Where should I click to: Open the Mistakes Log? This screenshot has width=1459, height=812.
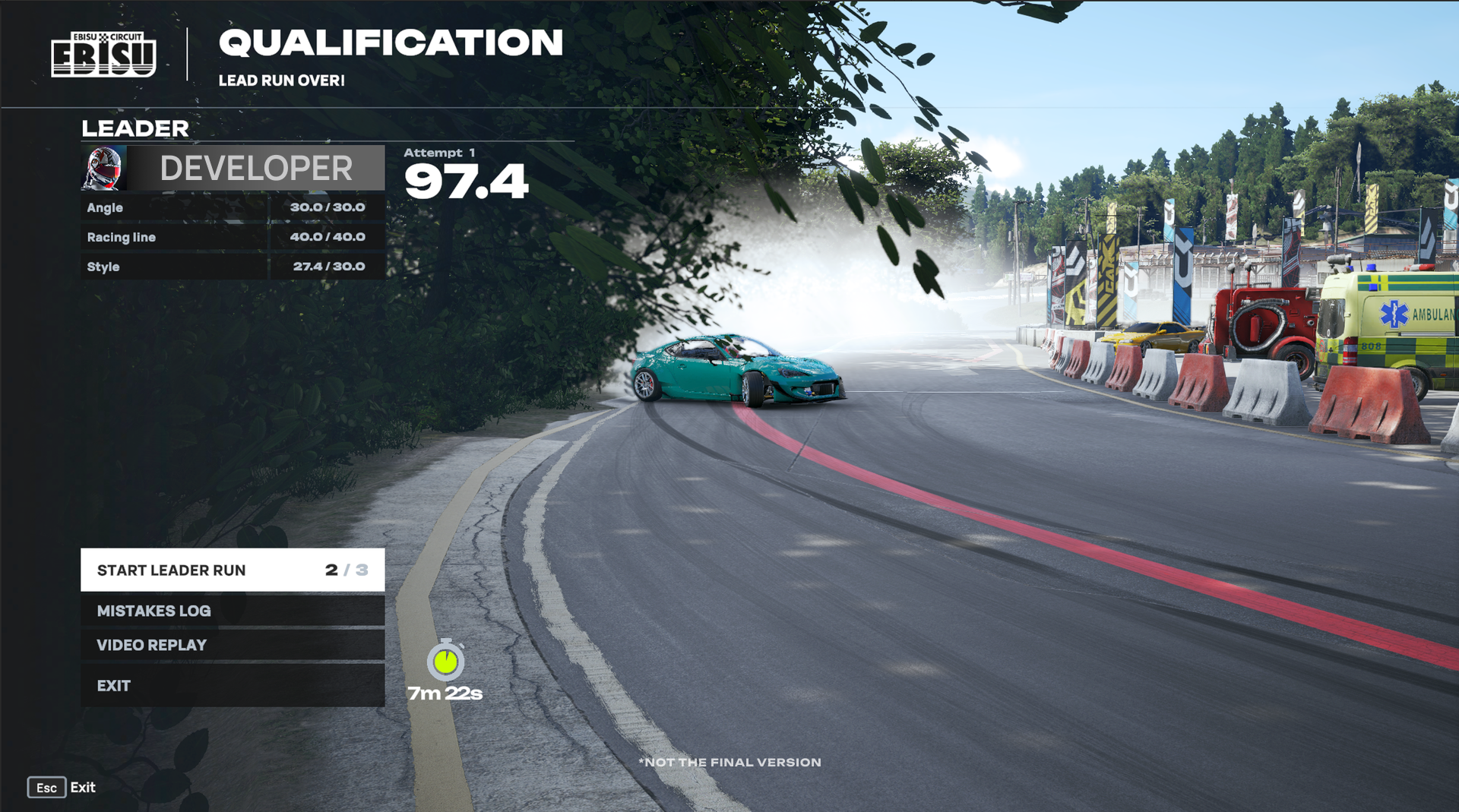pos(232,611)
